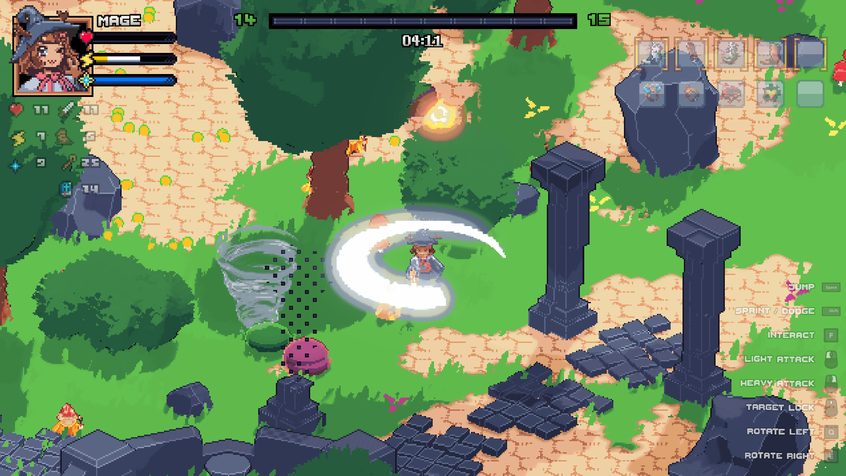The image size is (846, 476).
Task: Select the white and green figure slot
Action: (651, 54)
